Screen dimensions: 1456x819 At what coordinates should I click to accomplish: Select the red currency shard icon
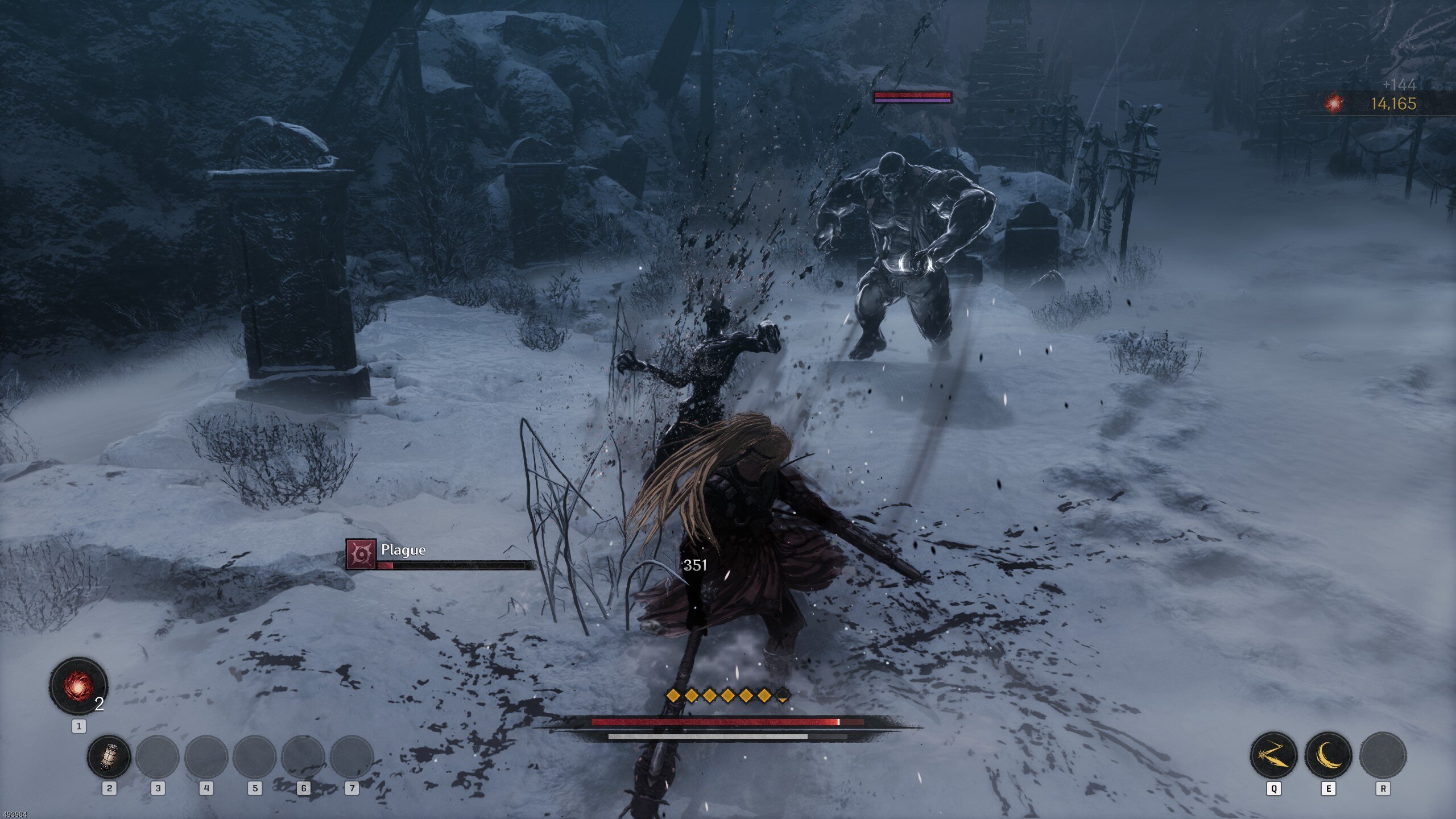1334,104
